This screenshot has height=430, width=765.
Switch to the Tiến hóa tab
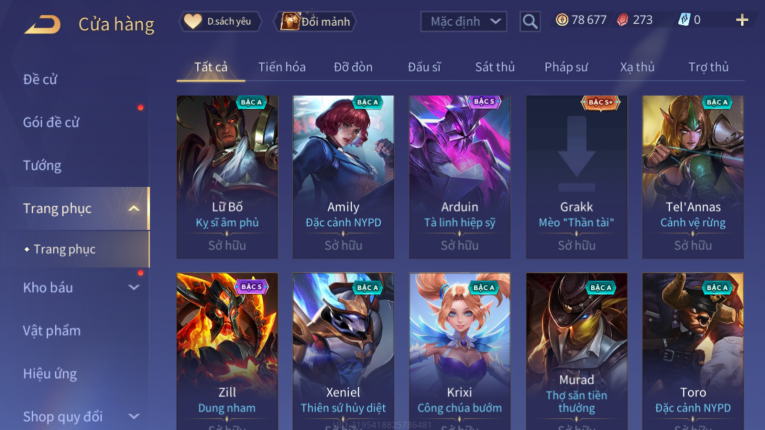click(282, 67)
